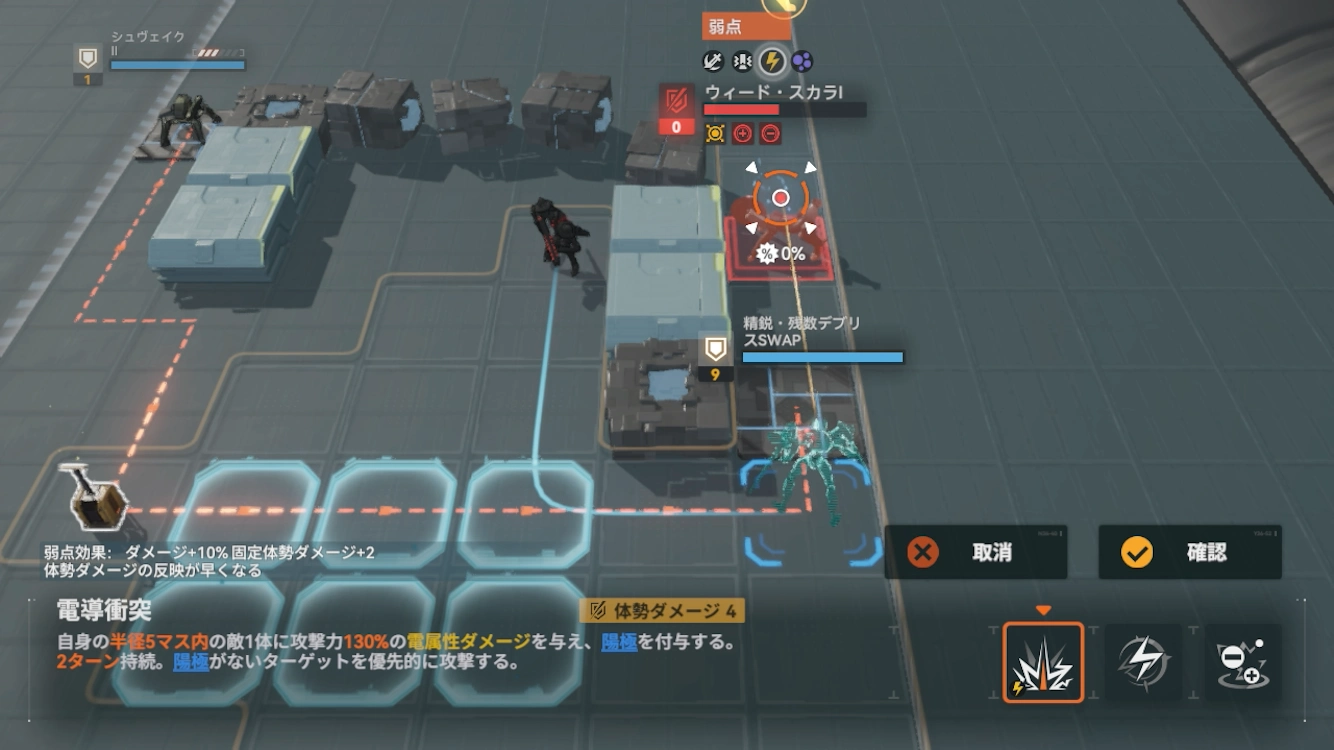
Task: Click the red minus debuff icon on enemy
Action: point(769,134)
